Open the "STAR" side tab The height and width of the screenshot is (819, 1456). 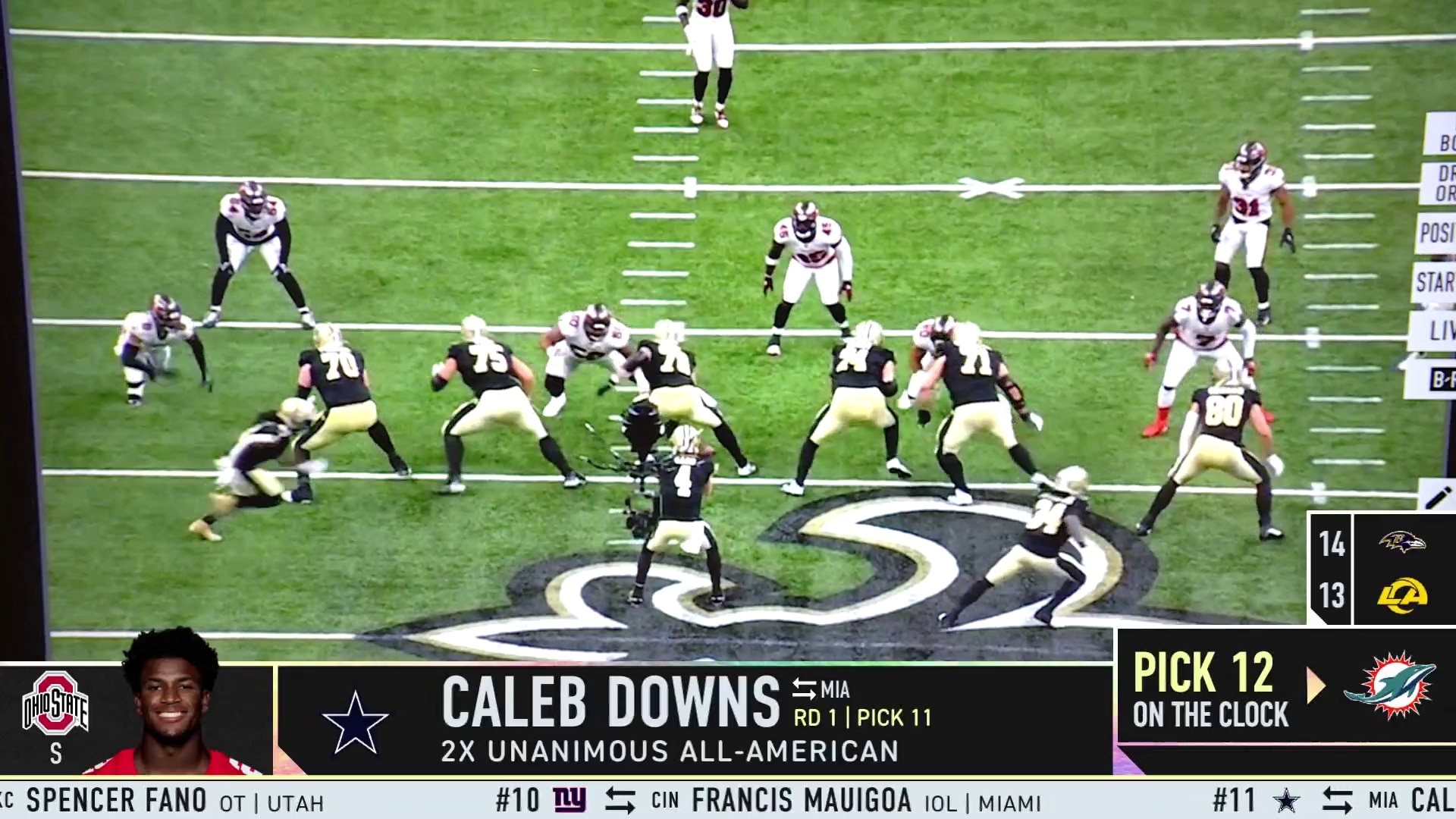pos(1435,282)
